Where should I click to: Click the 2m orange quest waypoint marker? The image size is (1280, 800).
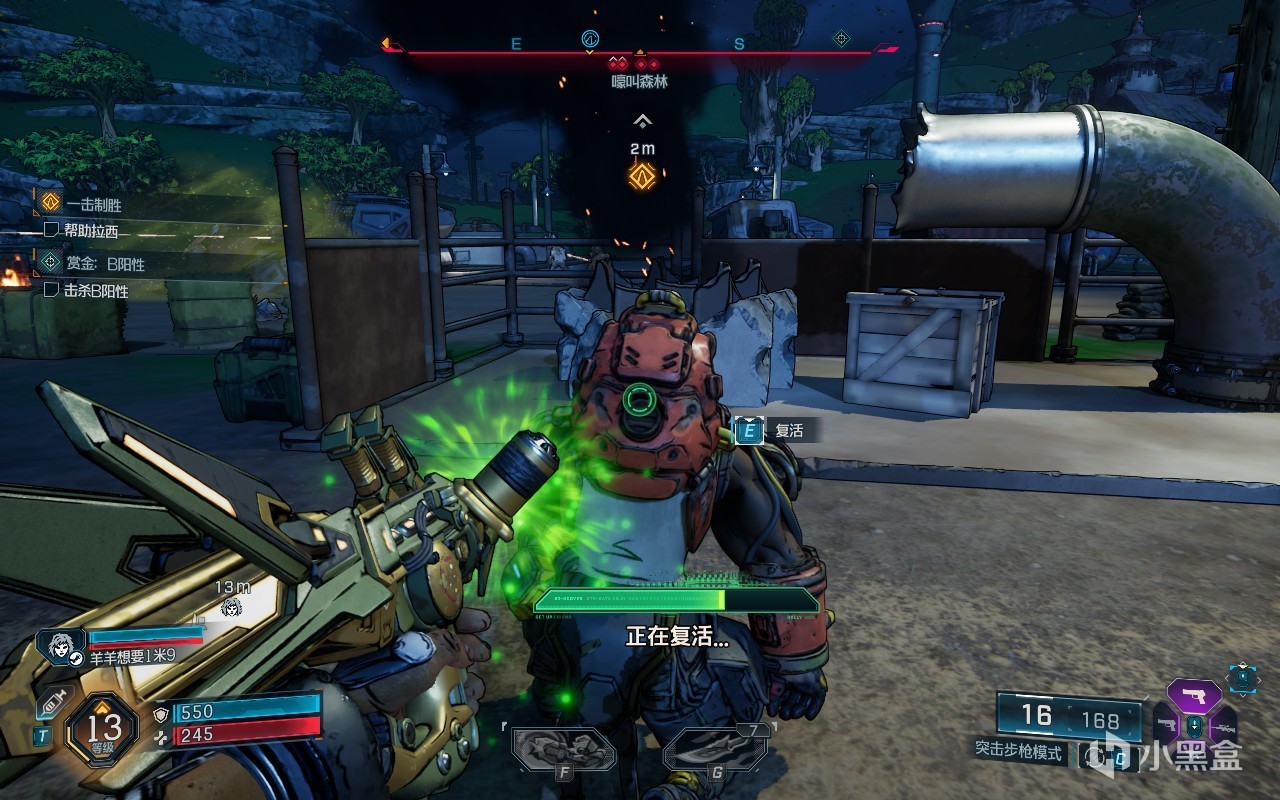(x=641, y=176)
